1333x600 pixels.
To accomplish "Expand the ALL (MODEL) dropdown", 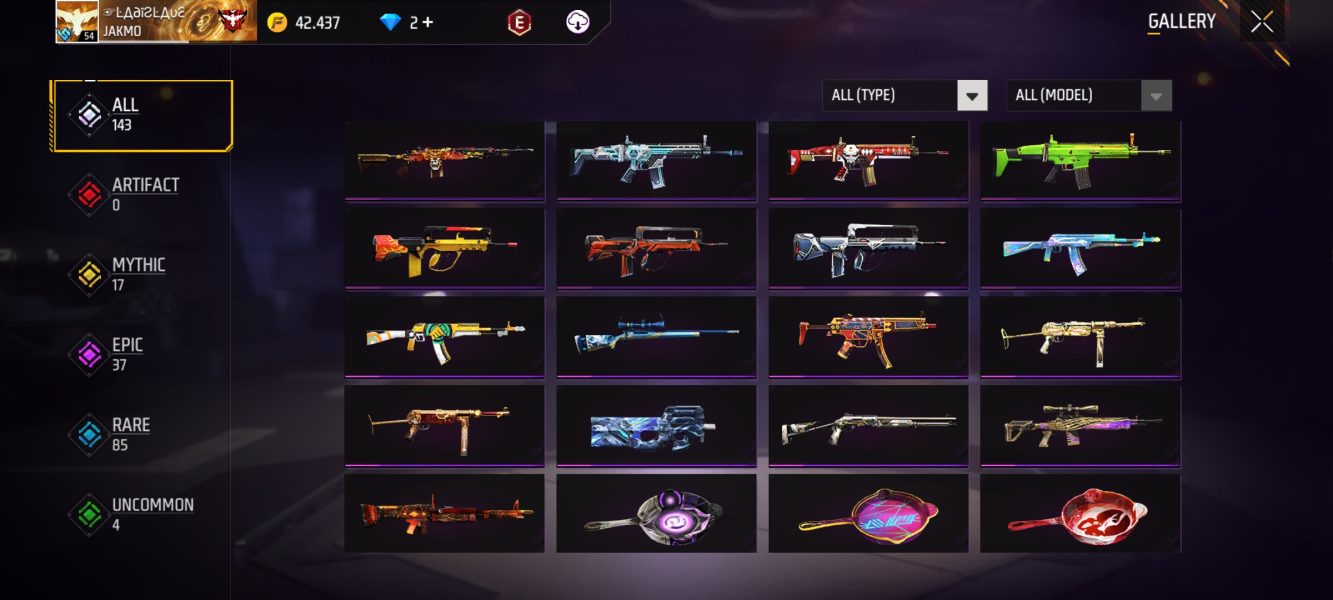I will pos(1088,96).
